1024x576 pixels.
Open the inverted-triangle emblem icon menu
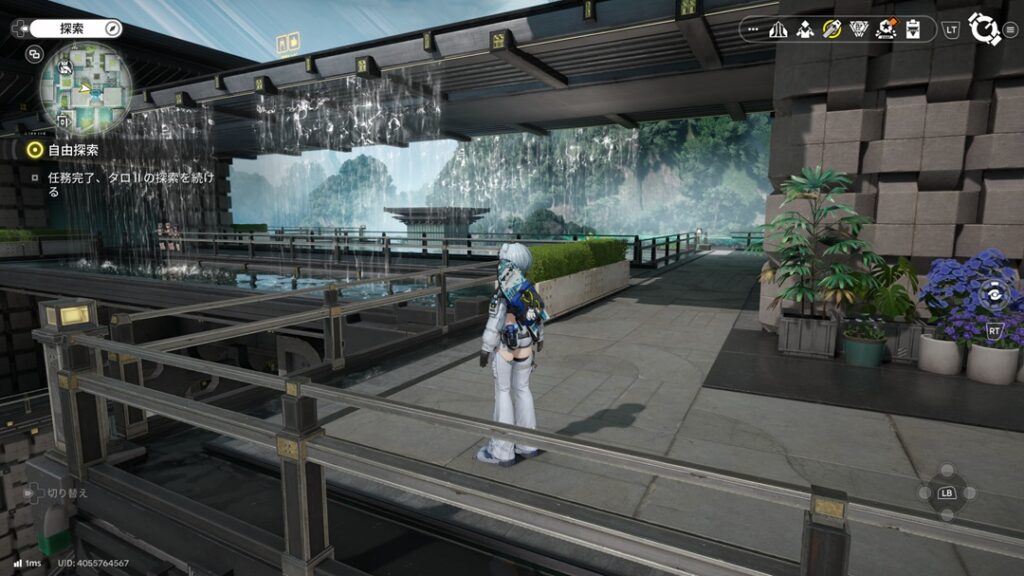(858, 29)
